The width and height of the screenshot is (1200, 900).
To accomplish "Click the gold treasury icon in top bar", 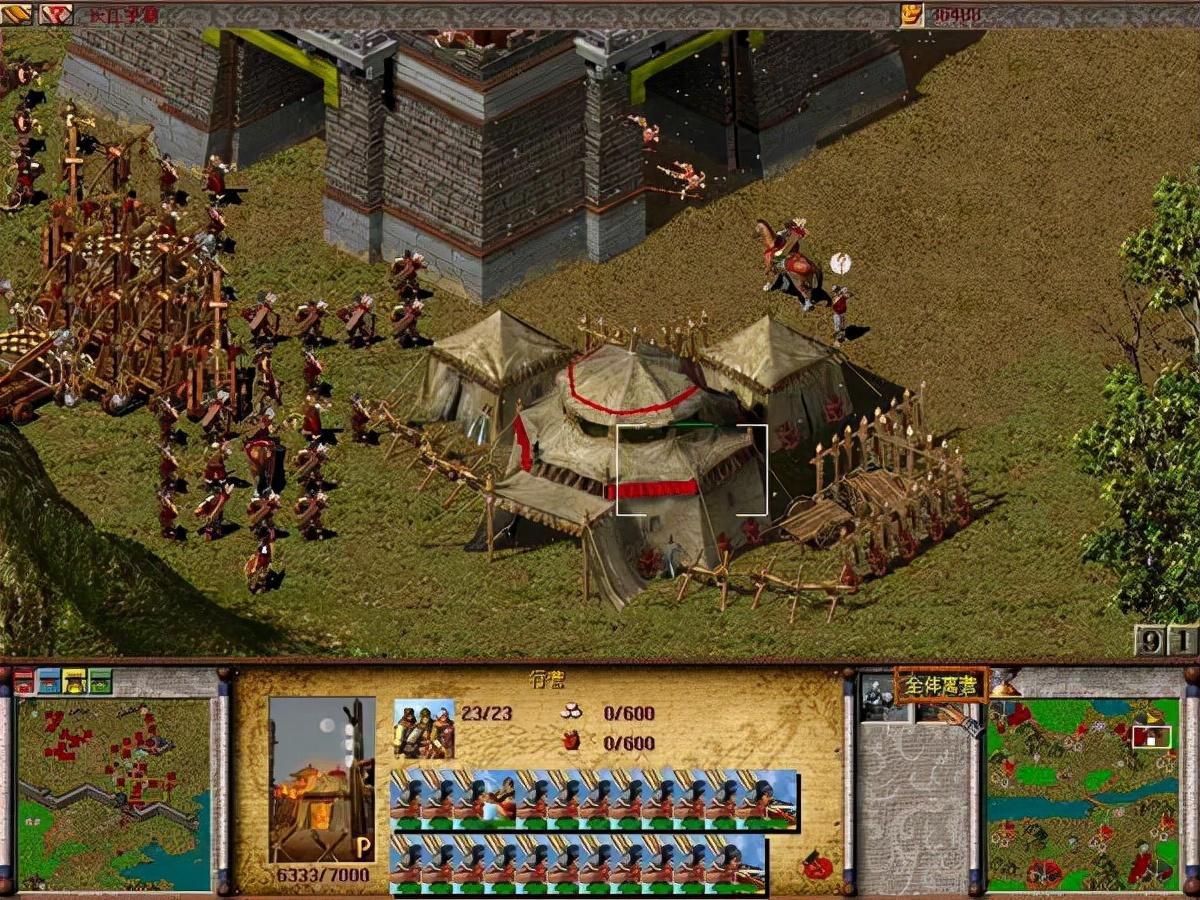I will (911, 14).
